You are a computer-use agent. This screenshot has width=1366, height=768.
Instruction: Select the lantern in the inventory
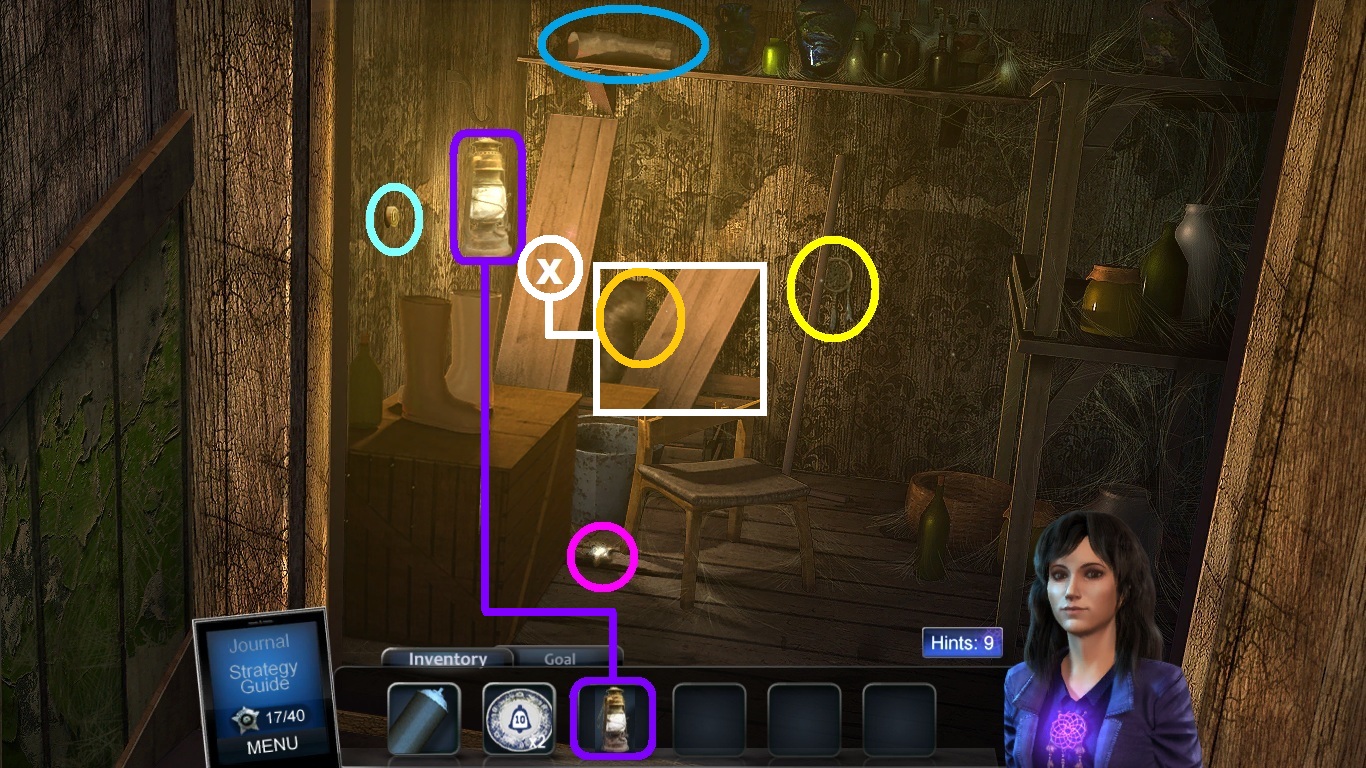[612, 717]
